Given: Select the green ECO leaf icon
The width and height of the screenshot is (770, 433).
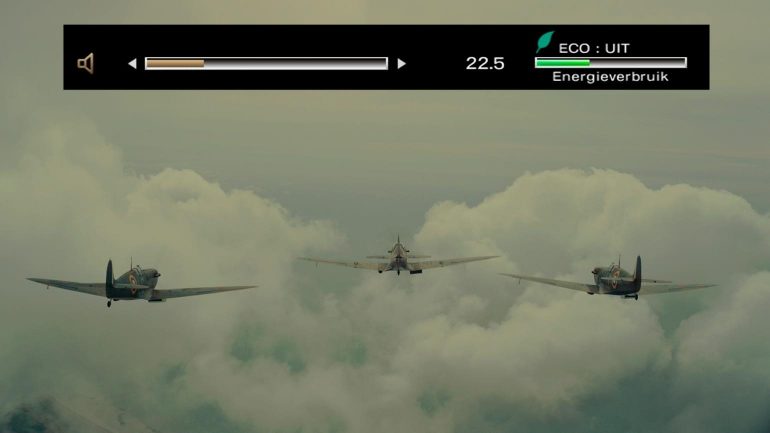Looking at the screenshot, I should tap(544, 42).
